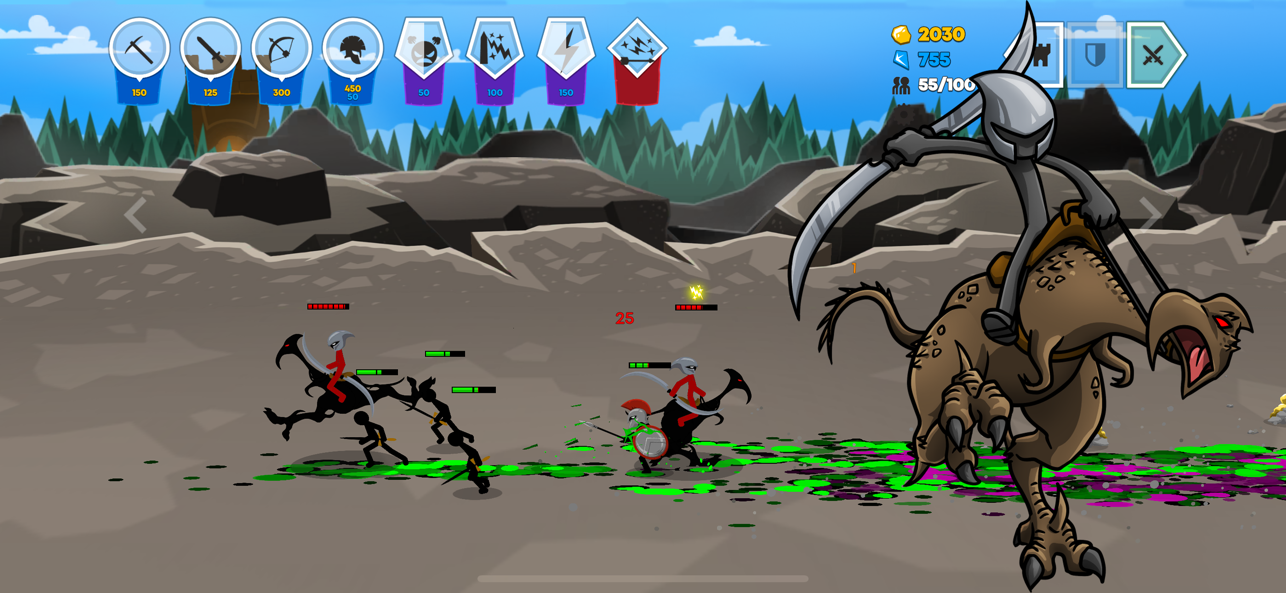Pan the battlefield view with right arrow
Viewport: 1286px width, 593px height.
click(1150, 213)
